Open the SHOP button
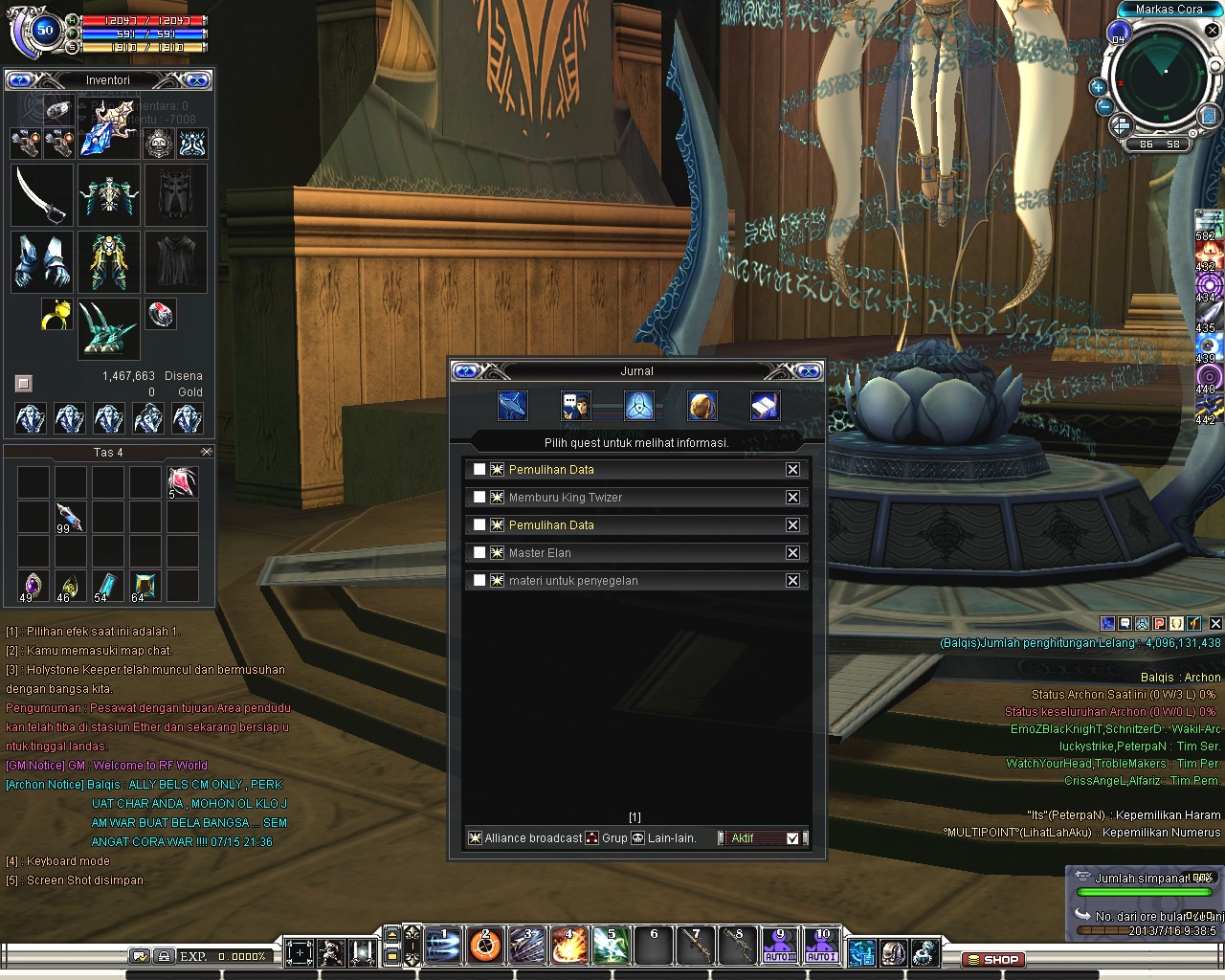This screenshot has width=1225, height=980. (995, 959)
